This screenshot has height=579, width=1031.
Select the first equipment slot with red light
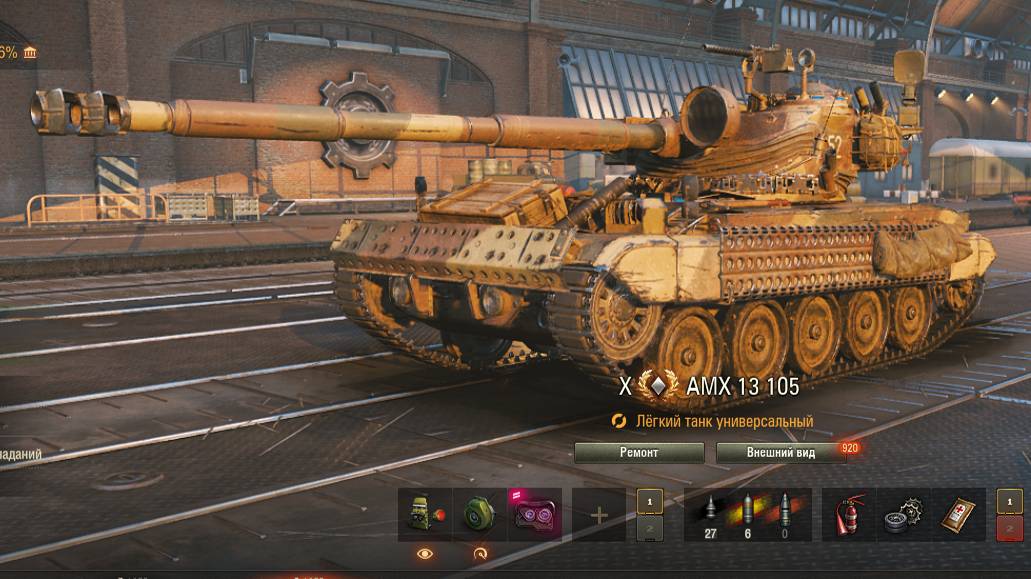[x=425, y=515]
